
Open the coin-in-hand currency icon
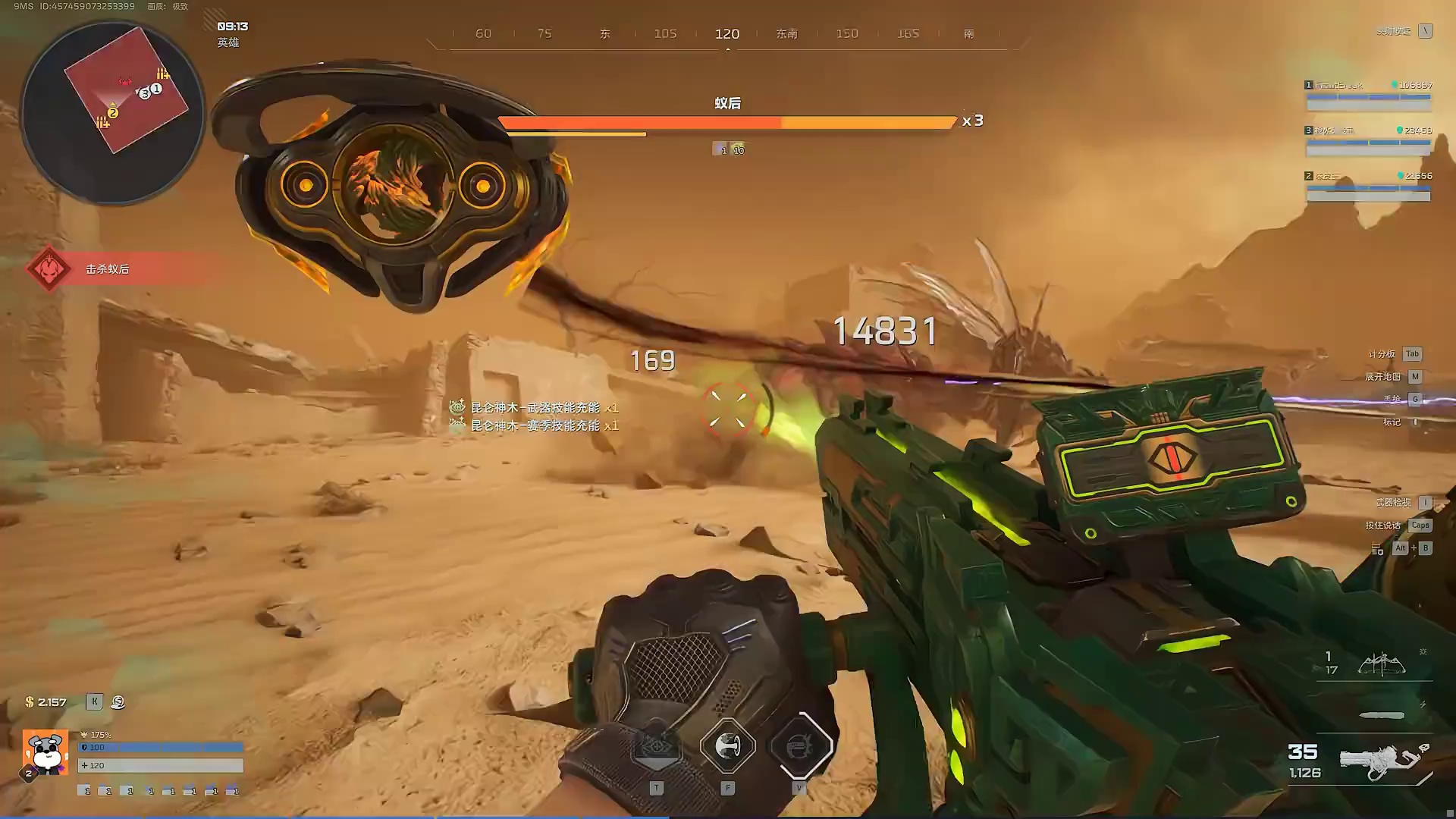tap(118, 702)
